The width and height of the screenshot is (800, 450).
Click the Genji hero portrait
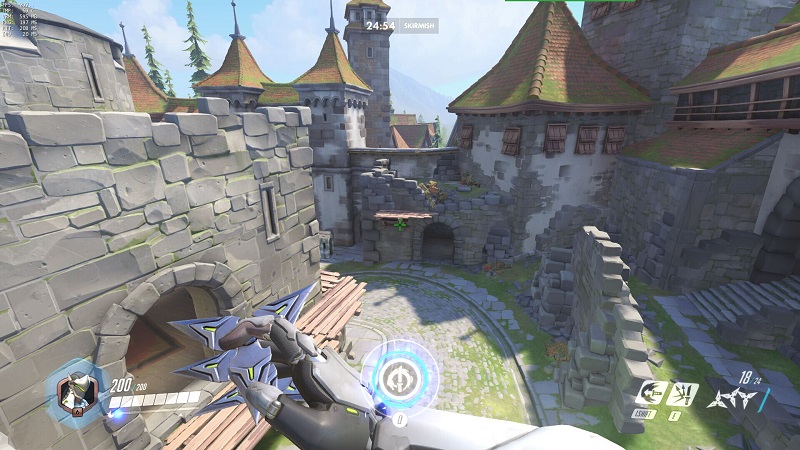click(x=76, y=390)
